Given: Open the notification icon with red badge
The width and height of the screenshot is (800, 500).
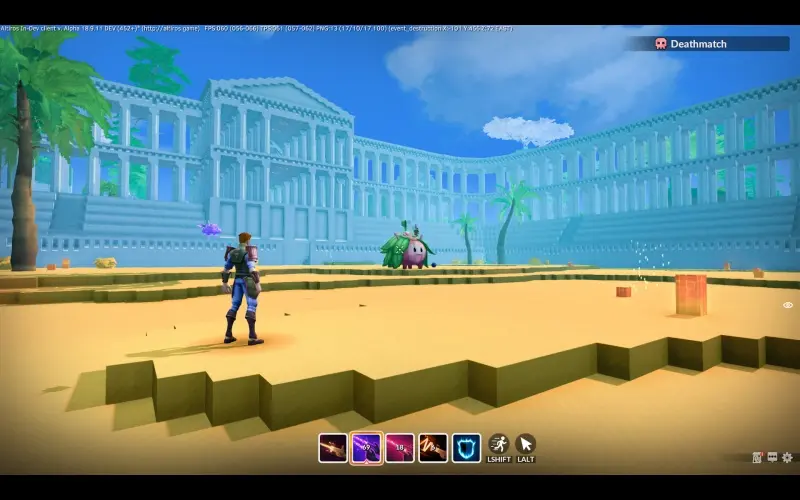Looking at the screenshot, I should (758, 458).
